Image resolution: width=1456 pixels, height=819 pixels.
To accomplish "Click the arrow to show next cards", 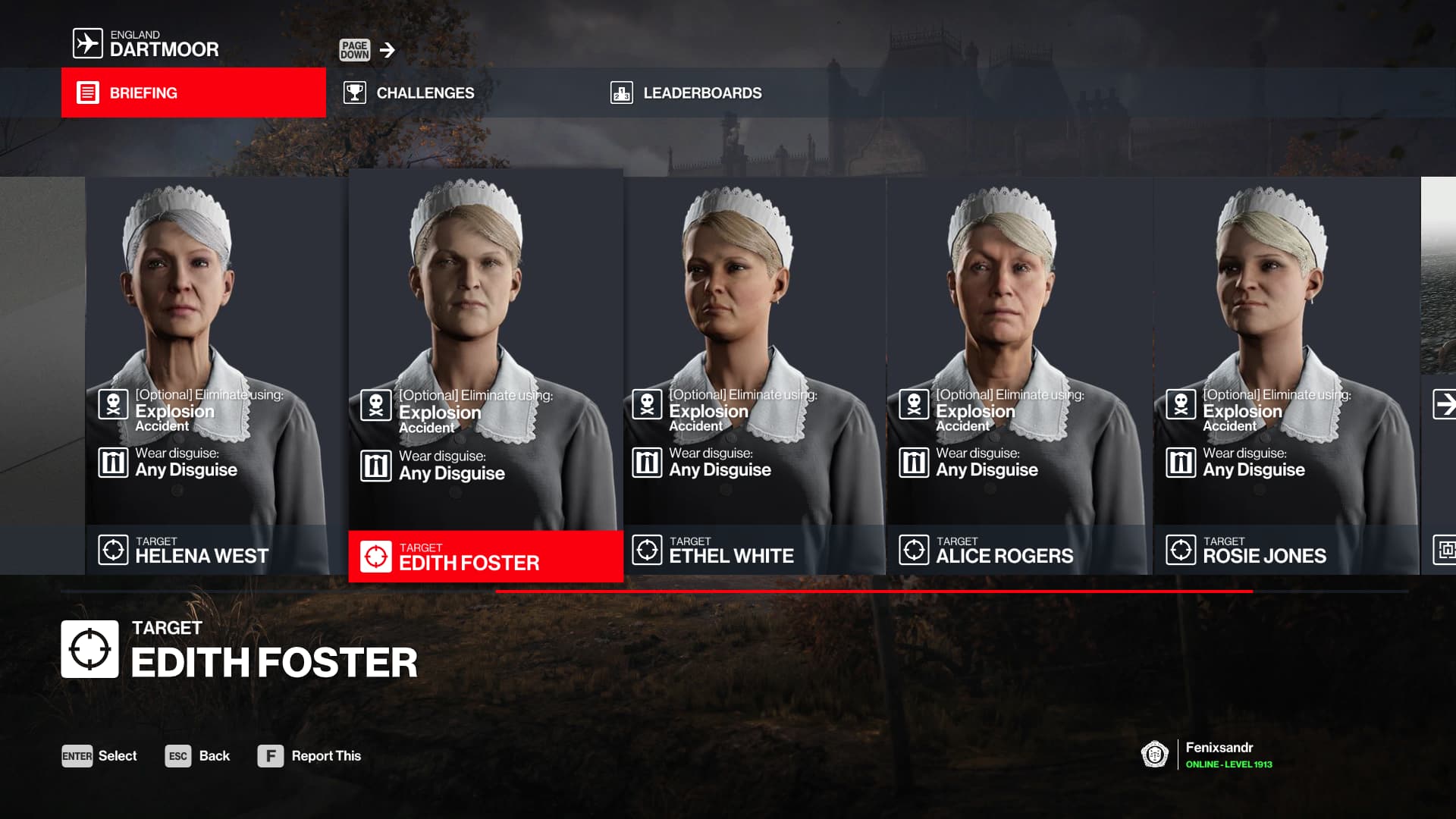I will pyautogui.click(x=1444, y=403).
